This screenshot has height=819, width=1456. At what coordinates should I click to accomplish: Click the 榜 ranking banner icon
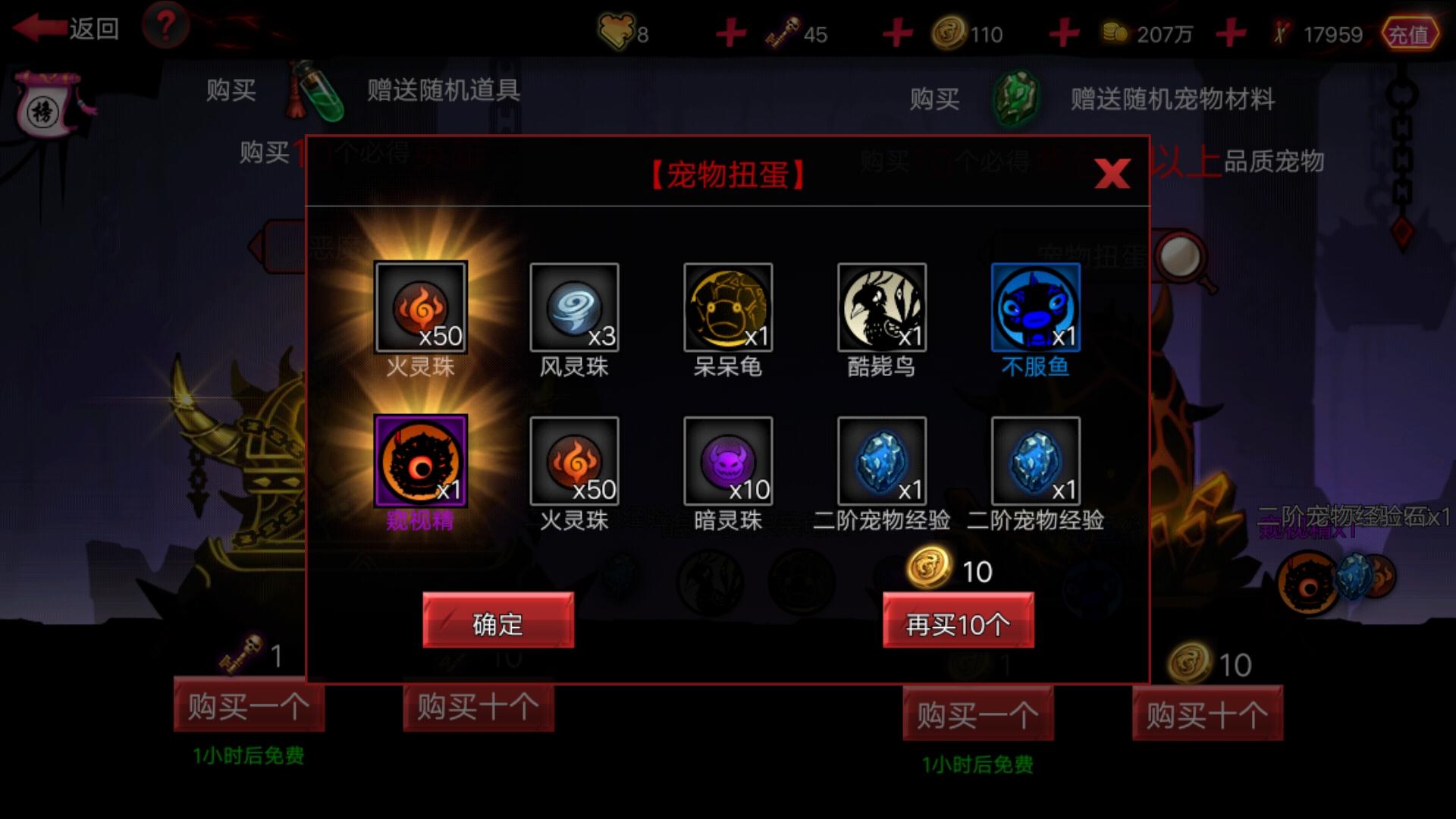[45, 102]
